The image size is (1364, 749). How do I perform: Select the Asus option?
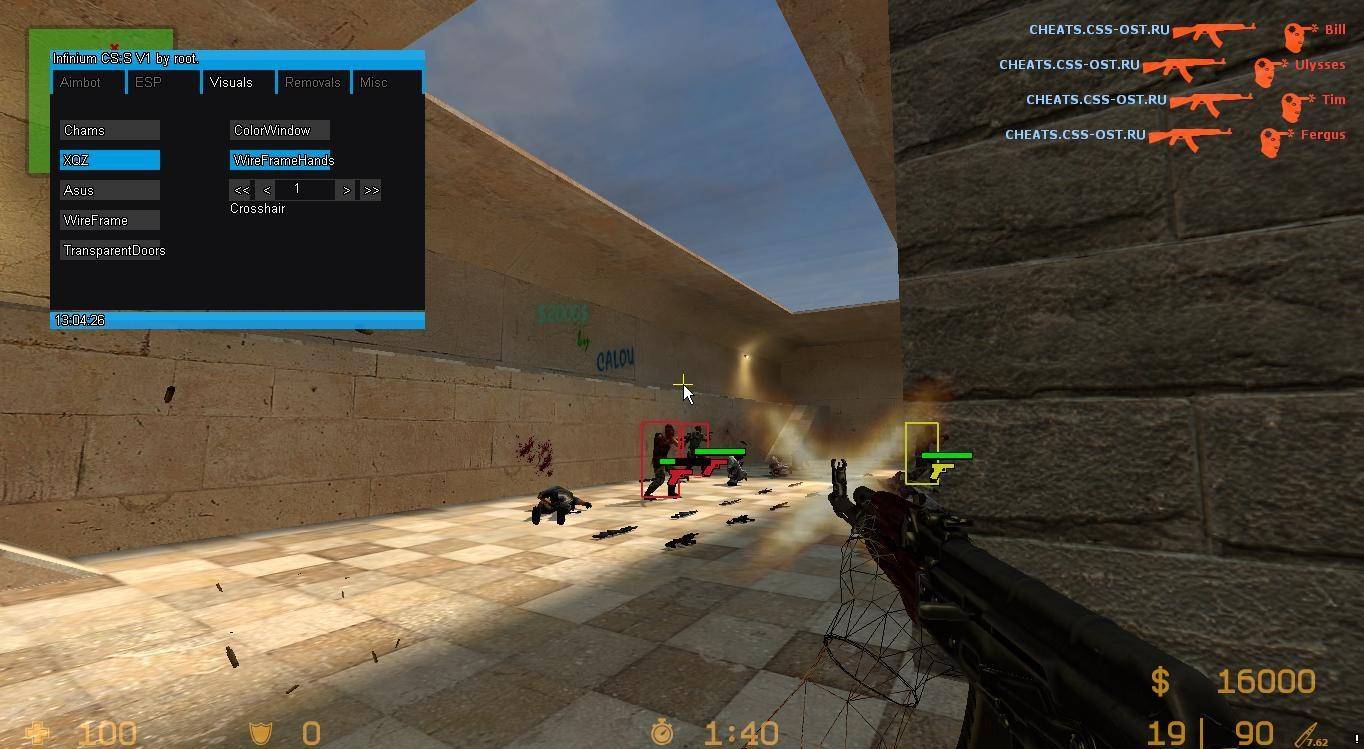point(109,189)
